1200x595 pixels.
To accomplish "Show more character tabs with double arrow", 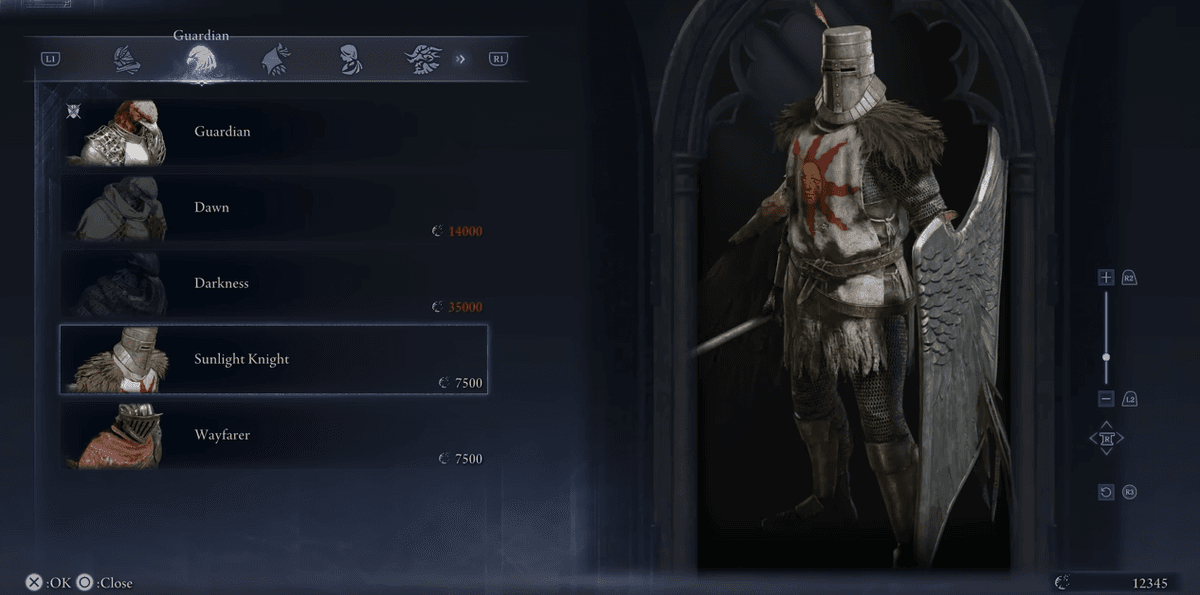I will click(x=461, y=59).
